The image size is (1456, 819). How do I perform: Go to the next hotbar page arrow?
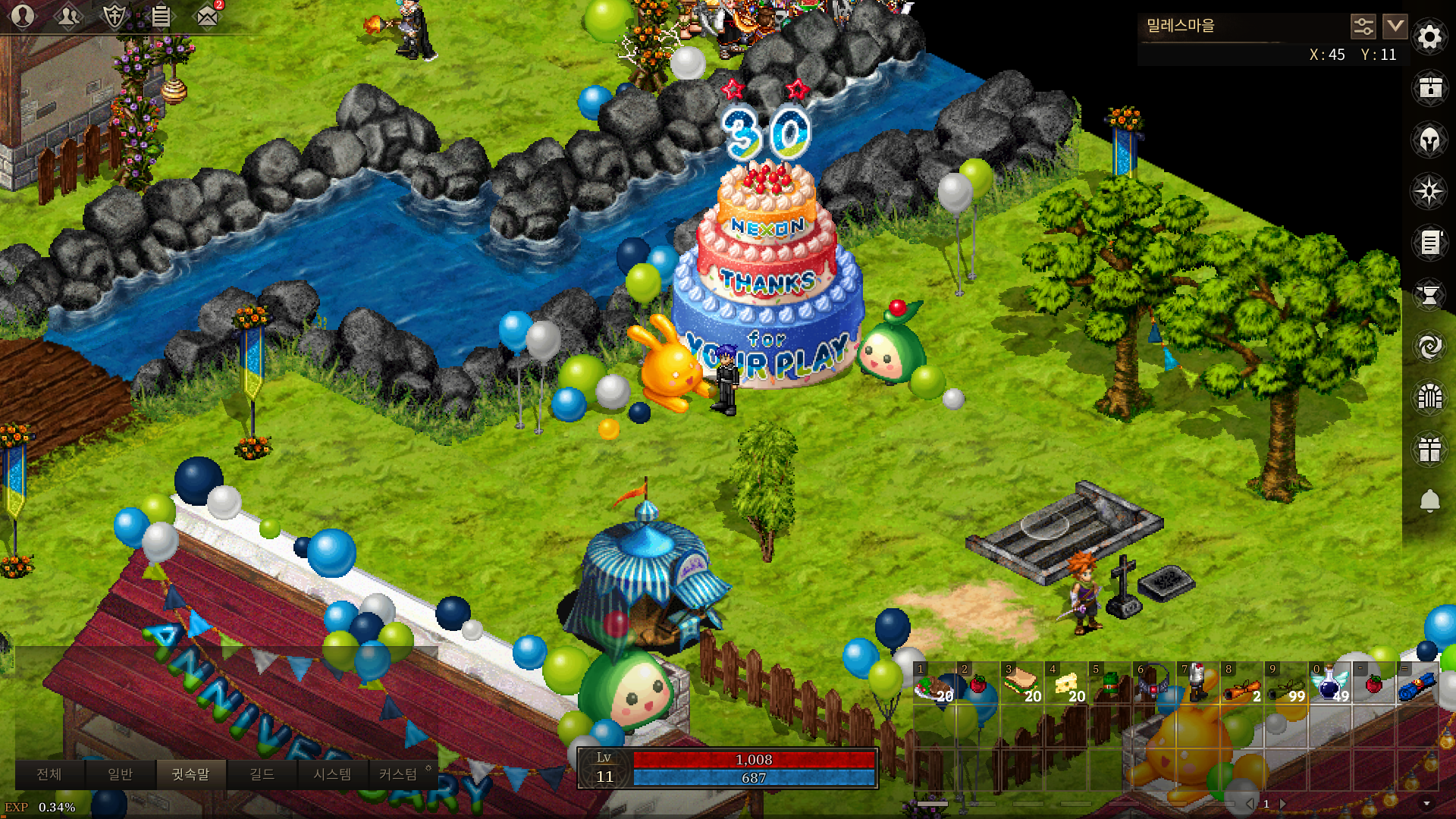pos(1283,803)
